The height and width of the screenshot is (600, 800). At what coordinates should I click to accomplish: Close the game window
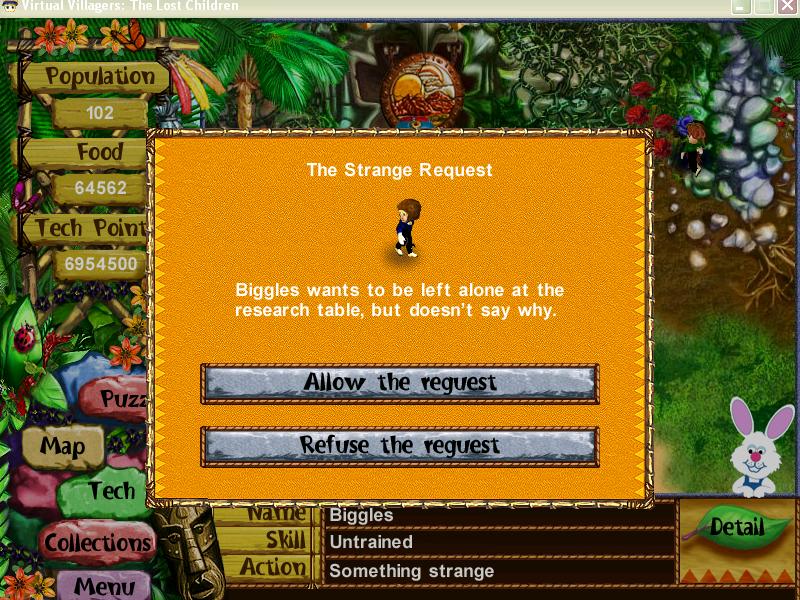787,6
